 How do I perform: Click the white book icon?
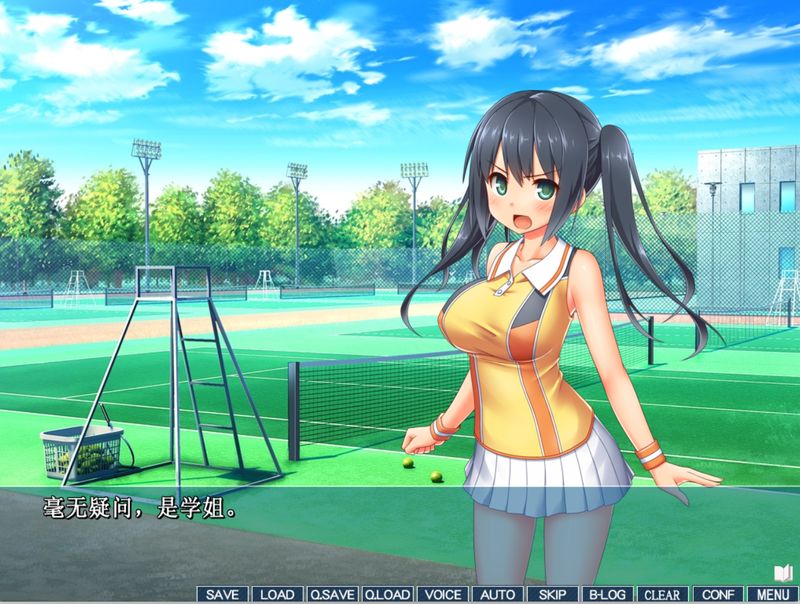click(783, 573)
